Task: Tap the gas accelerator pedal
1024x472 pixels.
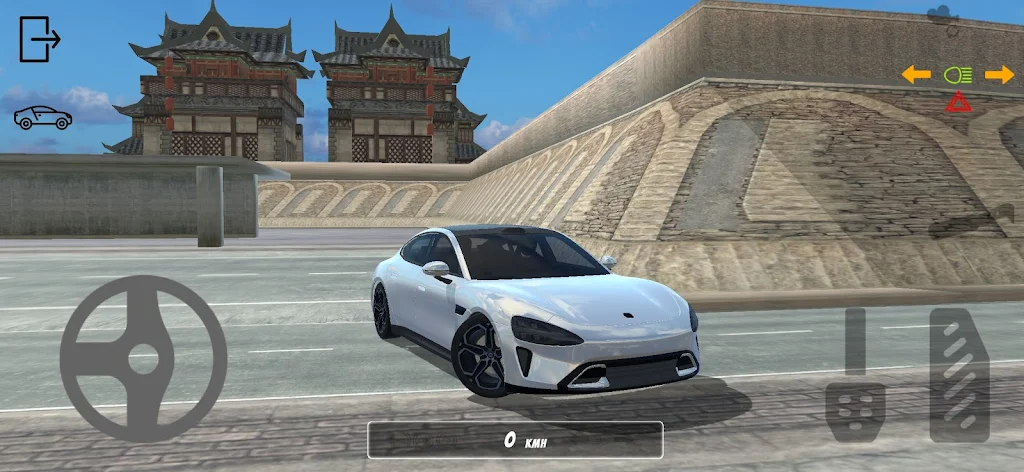Action: tap(958, 375)
